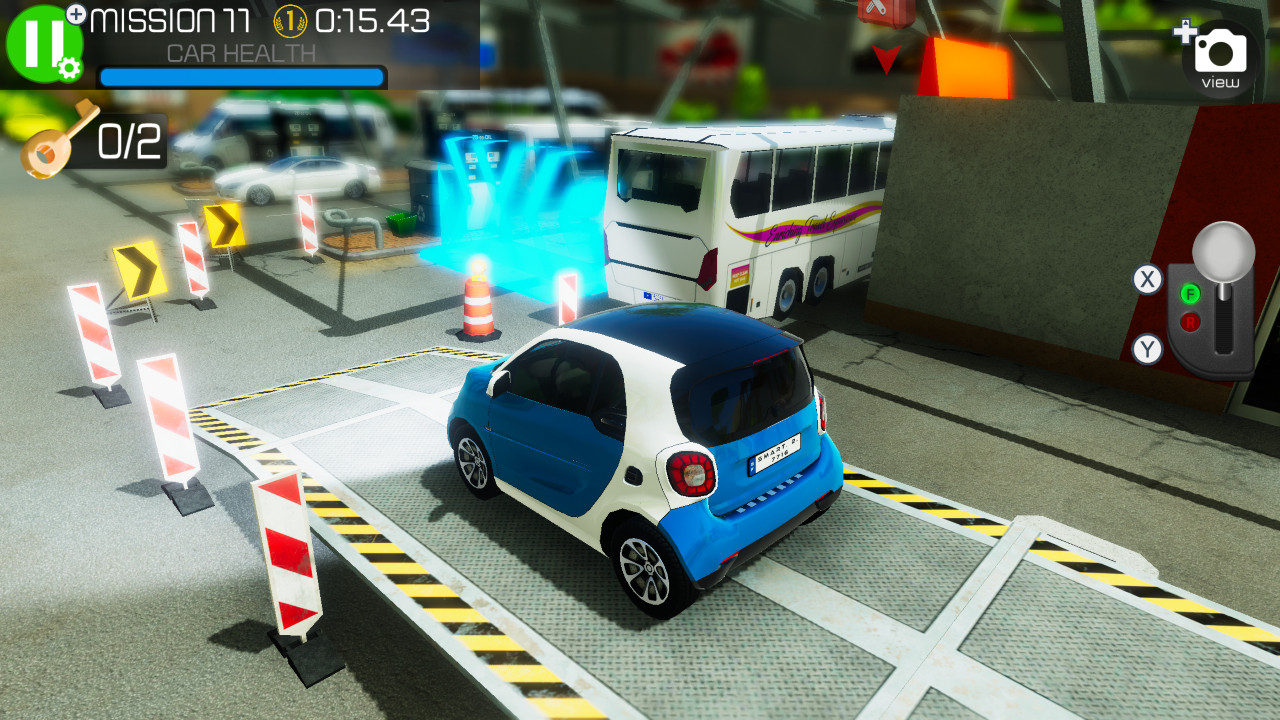The width and height of the screenshot is (1280, 720).
Task: Switch to Reverse with the red R button
Action: pos(1190,321)
